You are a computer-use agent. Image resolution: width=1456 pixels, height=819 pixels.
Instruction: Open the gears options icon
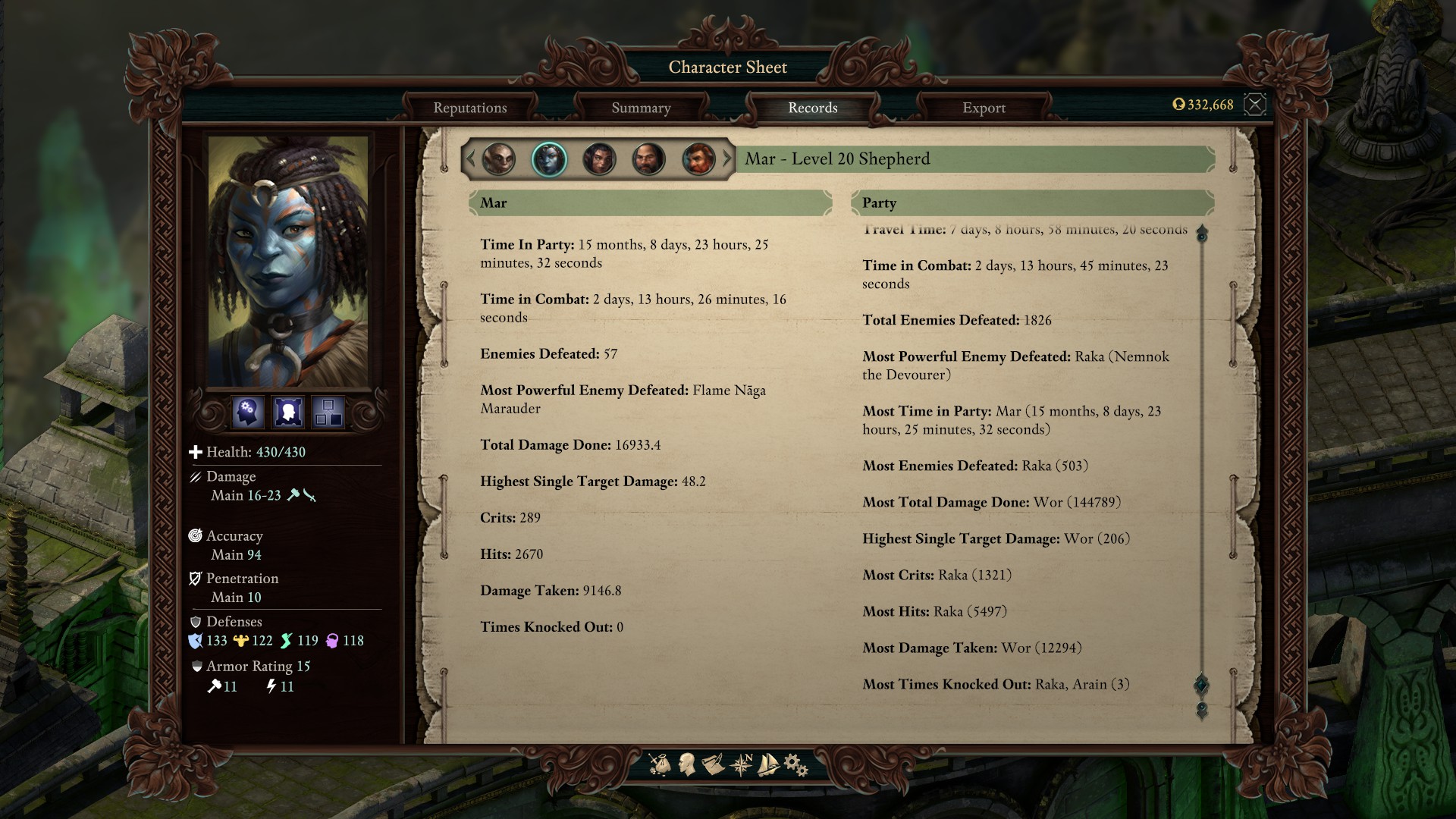[x=795, y=764]
